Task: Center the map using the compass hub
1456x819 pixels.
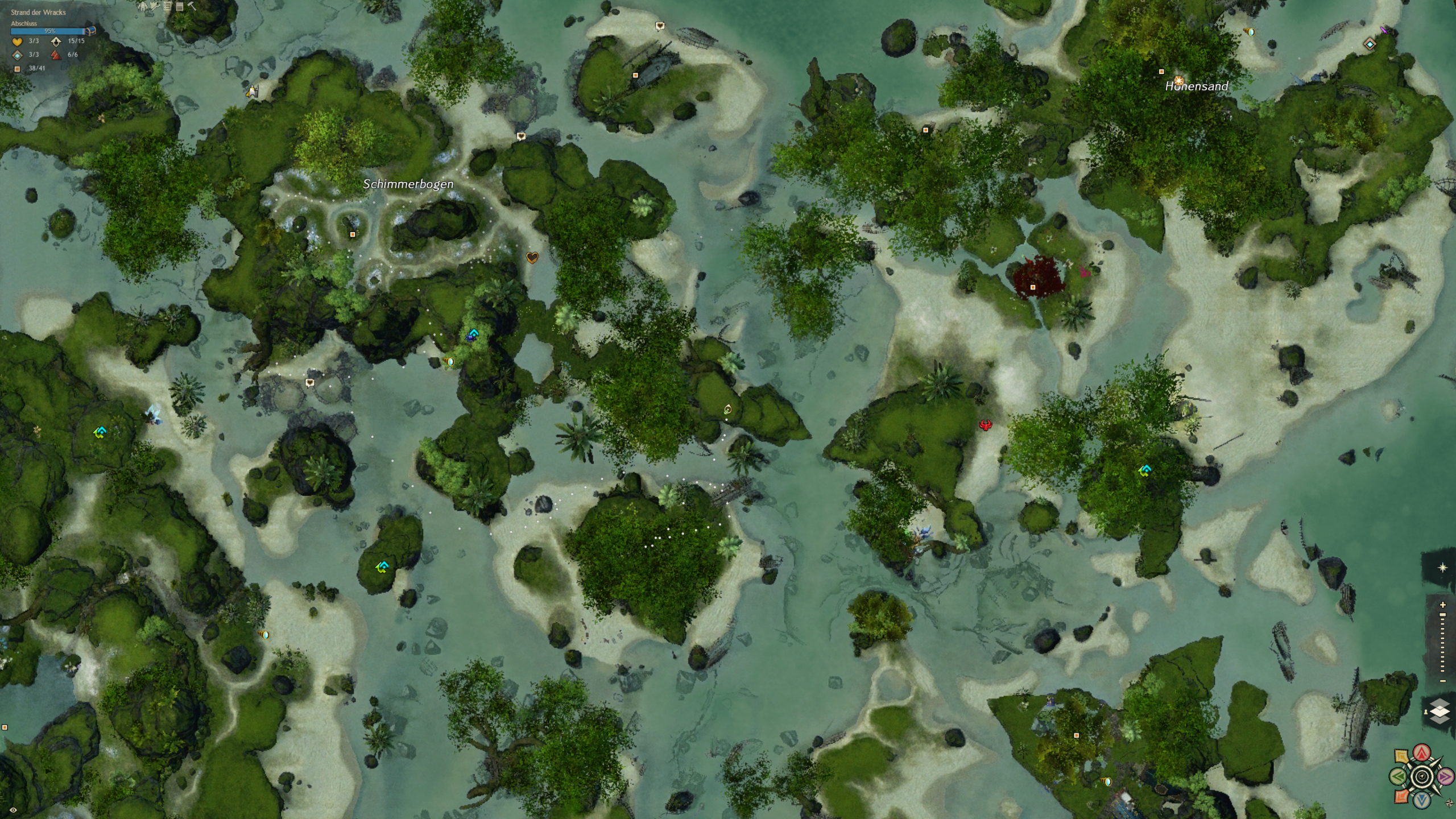Action: [1422, 776]
